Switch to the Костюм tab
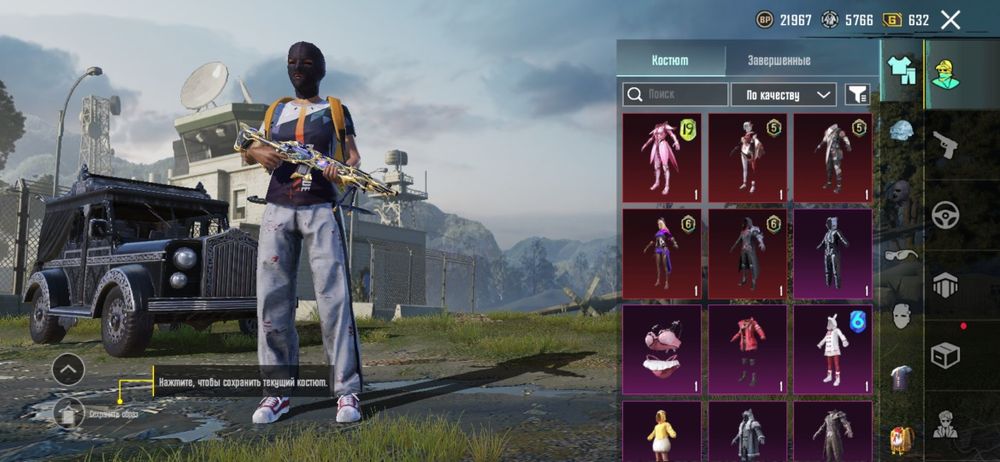The width and height of the screenshot is (1000, 462). coord(670,60)
